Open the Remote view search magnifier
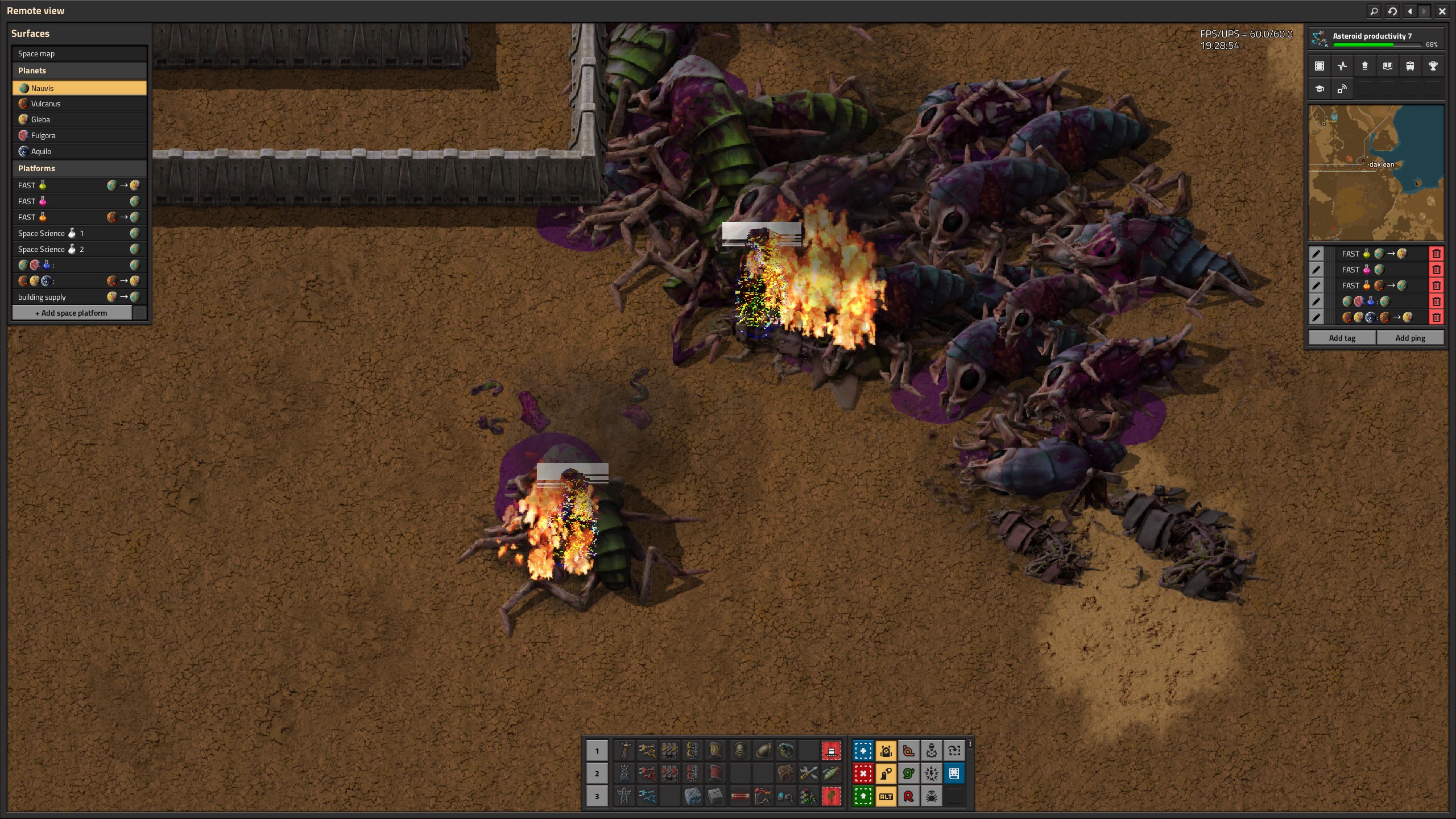The height and width of the screenshot is (819, 1456). pyautogui.click(x=1374, y=11)
